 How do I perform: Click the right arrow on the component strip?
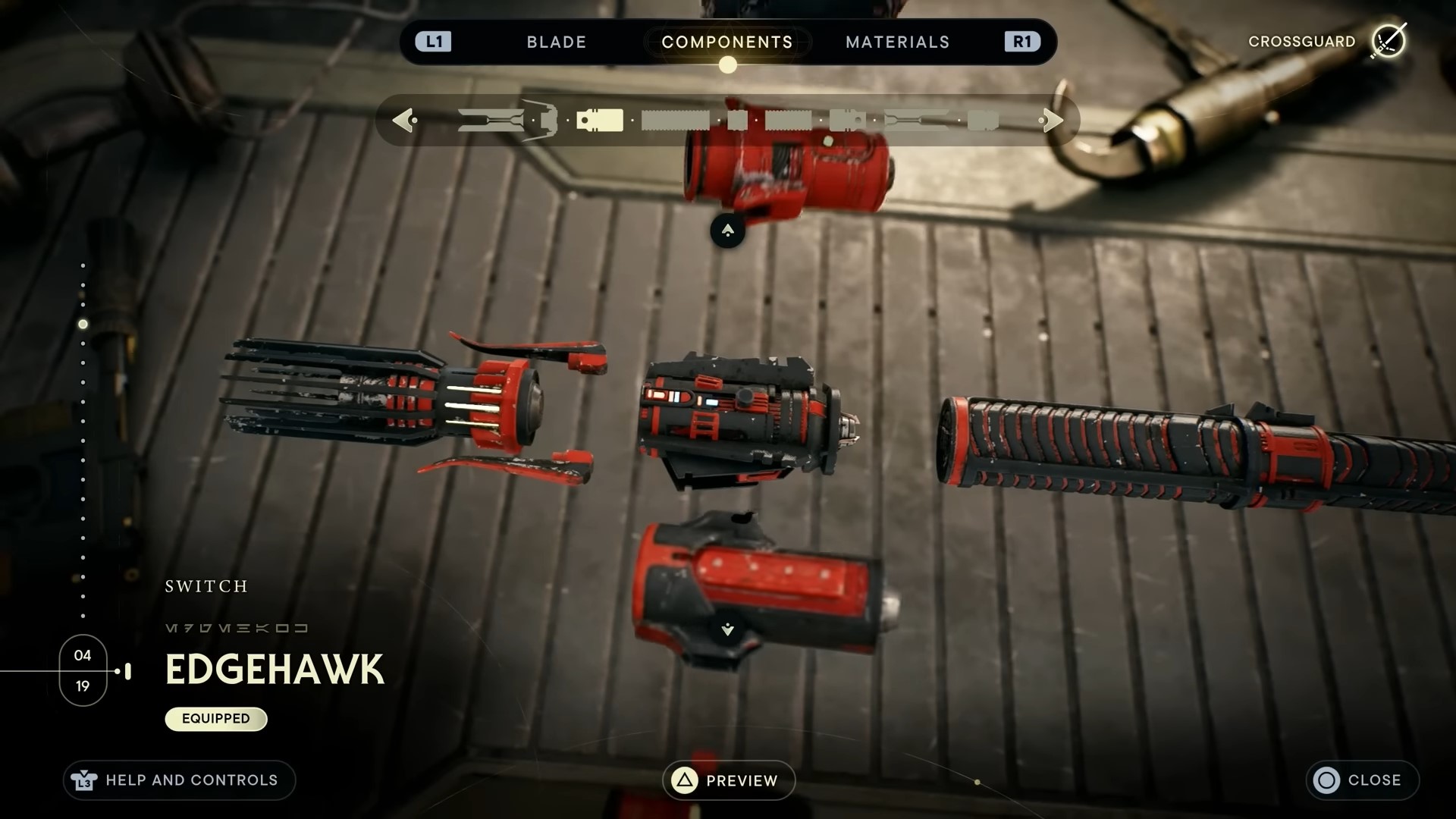pyautogui.click(x=1053, y=120)
